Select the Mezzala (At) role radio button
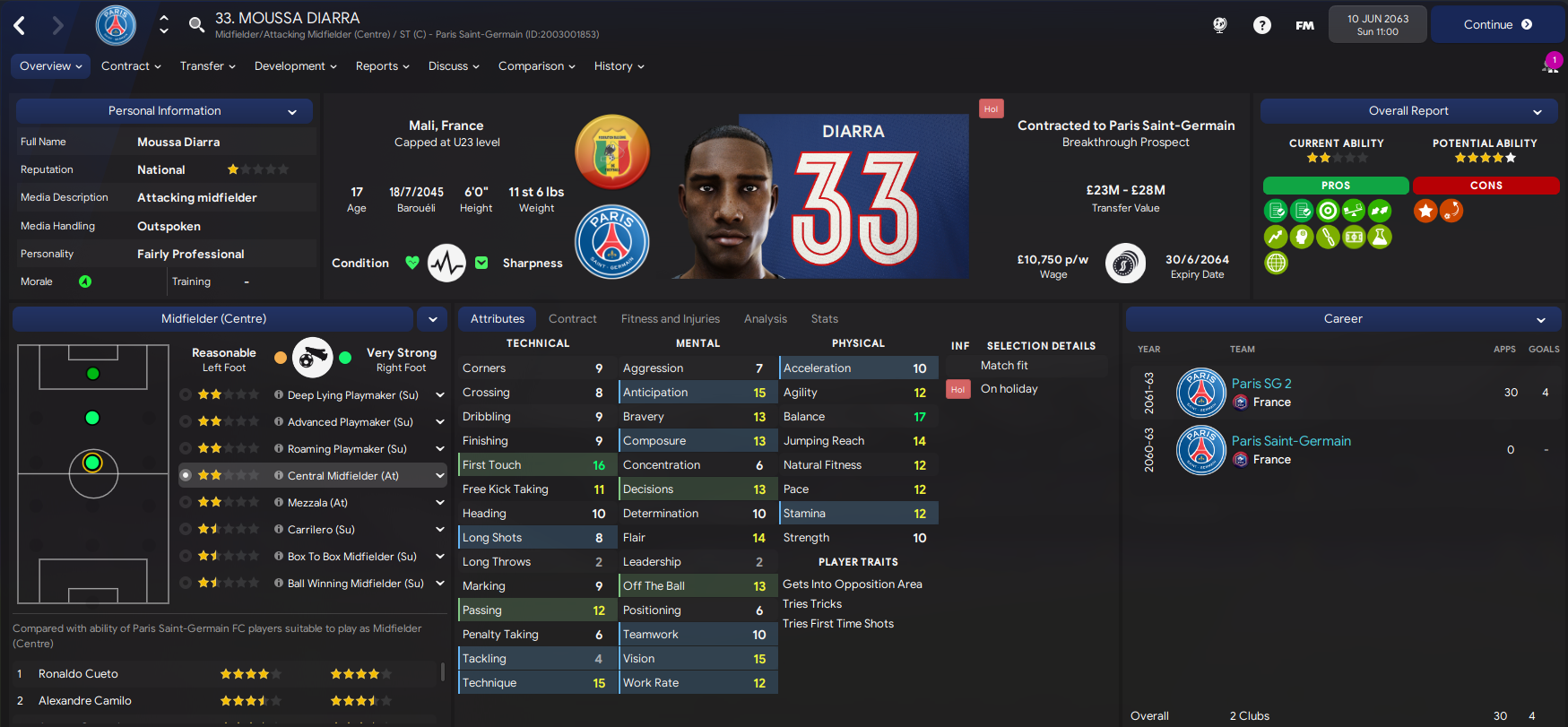Screen dimensions: 1568x727 tap(186, 502)
